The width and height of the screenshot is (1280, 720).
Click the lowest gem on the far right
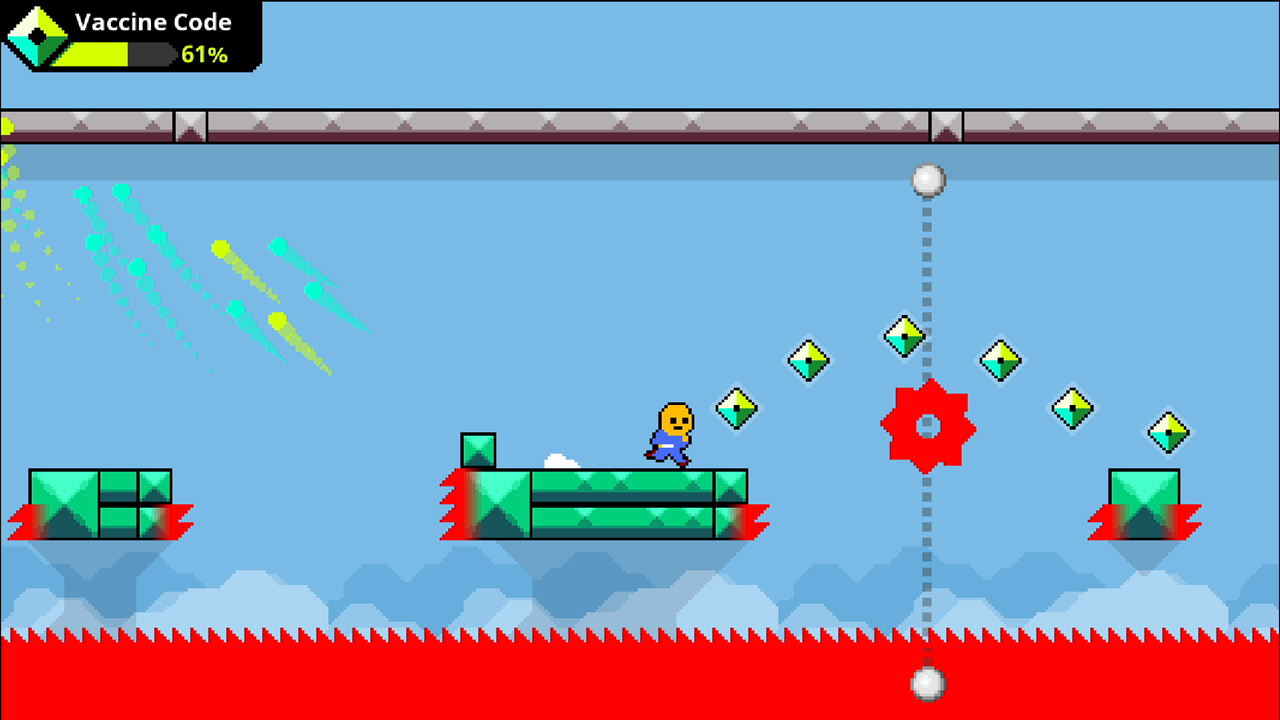point(1168,431)
